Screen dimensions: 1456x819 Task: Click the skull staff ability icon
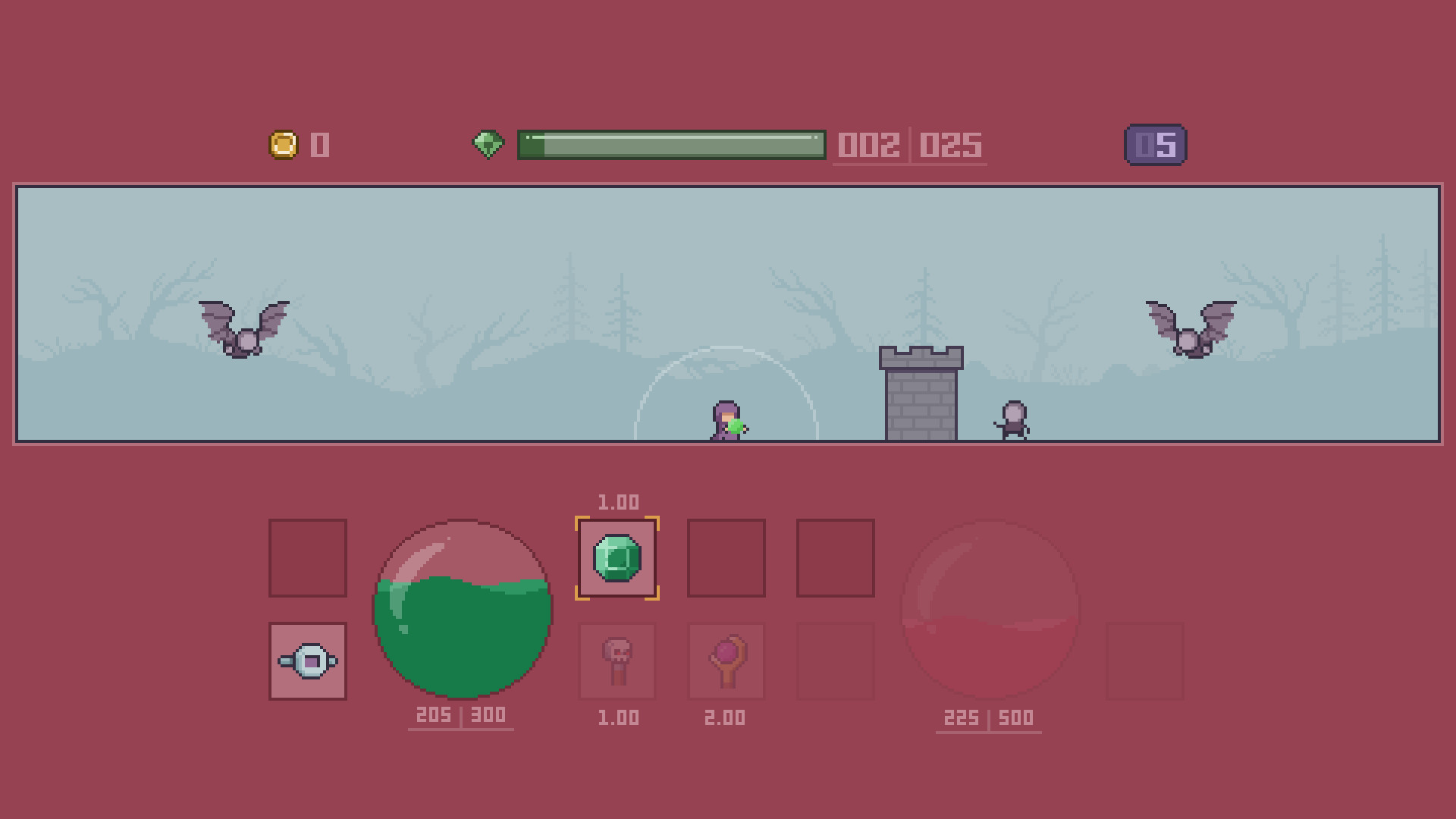(x=617, y=660)
